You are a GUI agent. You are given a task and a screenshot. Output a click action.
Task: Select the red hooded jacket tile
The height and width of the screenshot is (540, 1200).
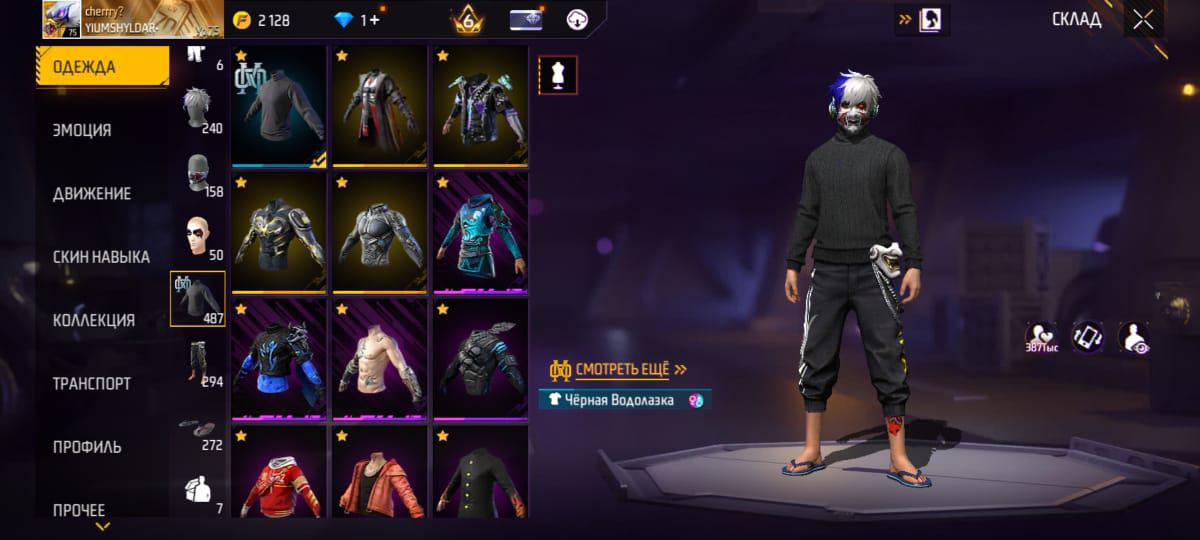[x=279, y=473]
